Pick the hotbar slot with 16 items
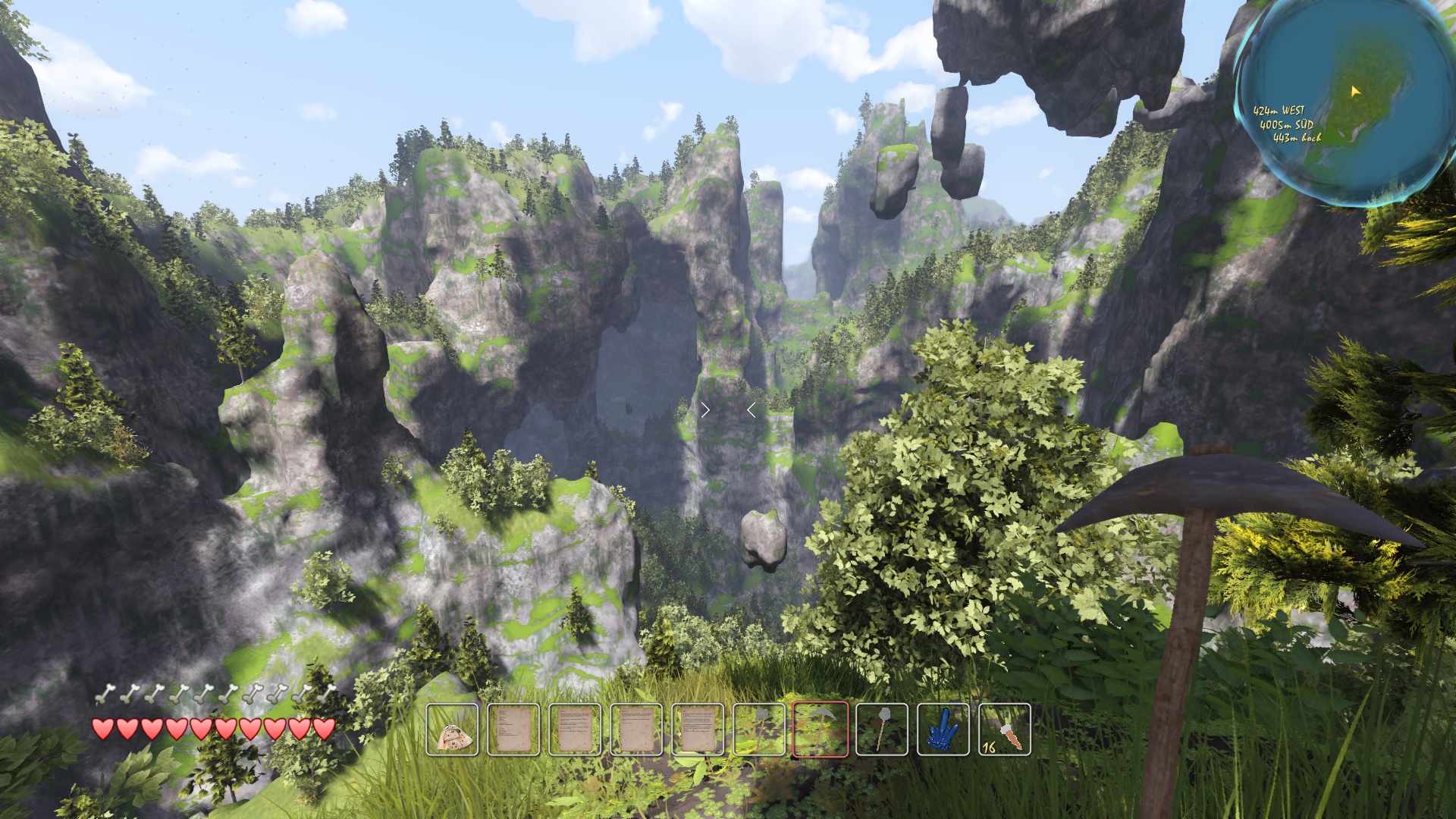The height and width of the screenshot is (819, 1456). pos(1005,730)
